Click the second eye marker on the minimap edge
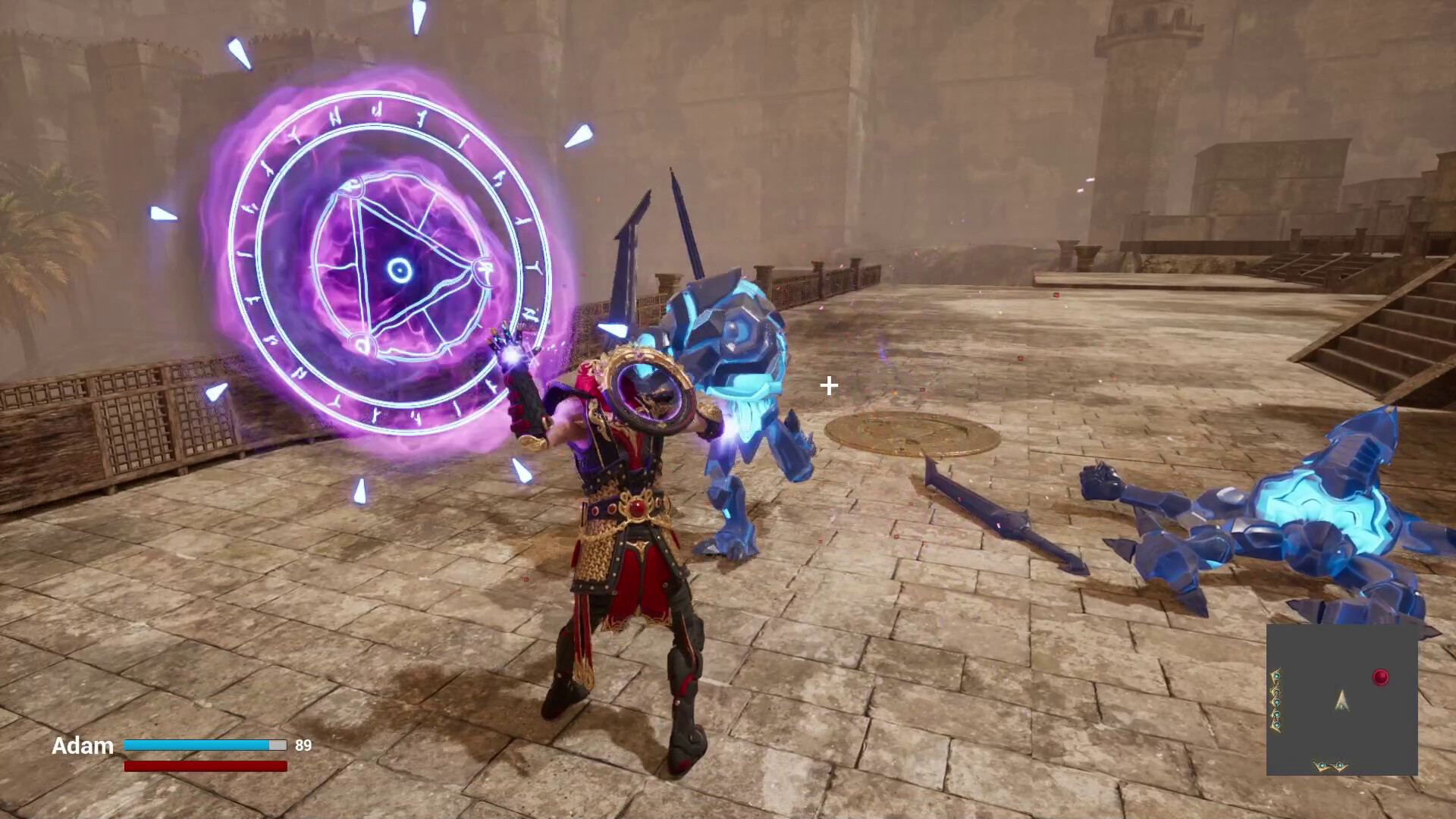The image size is (1456, 819). (x=1277, y=692)
